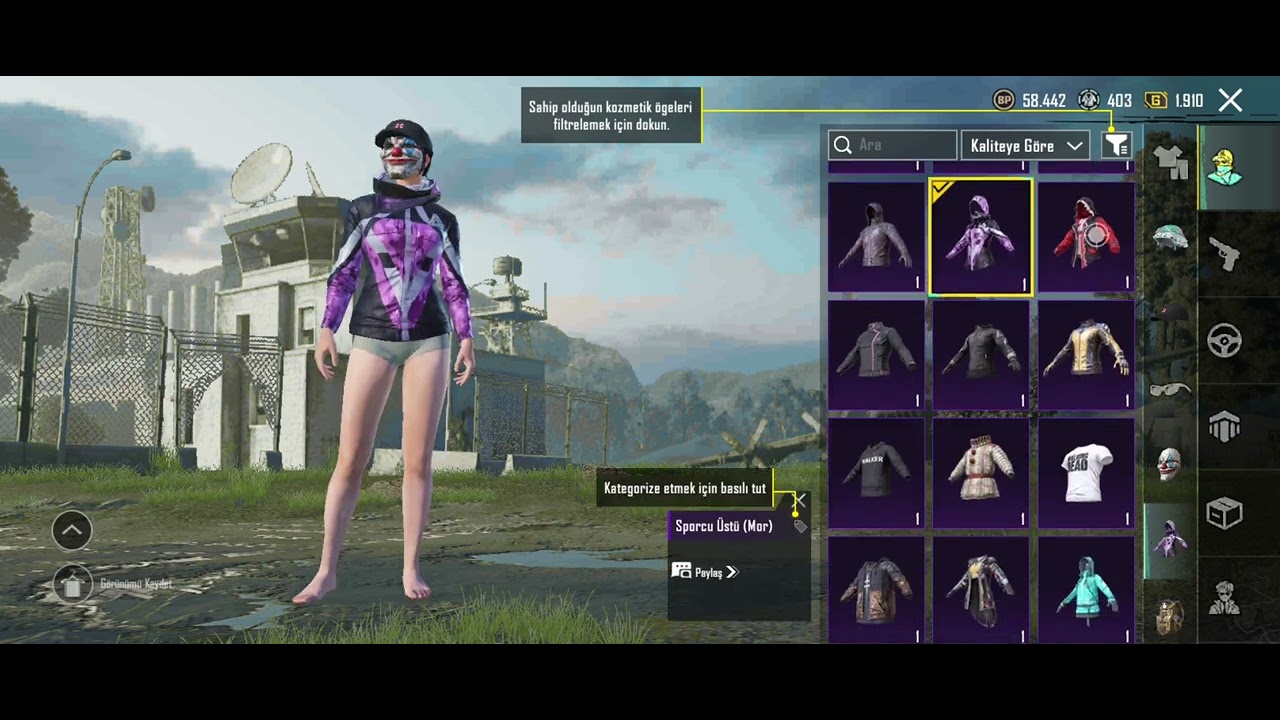Switch to the pistol weapon skins tab
Image resolution: width=1280 pixels, height=720 pixels.
click(x=1225, y=254)
